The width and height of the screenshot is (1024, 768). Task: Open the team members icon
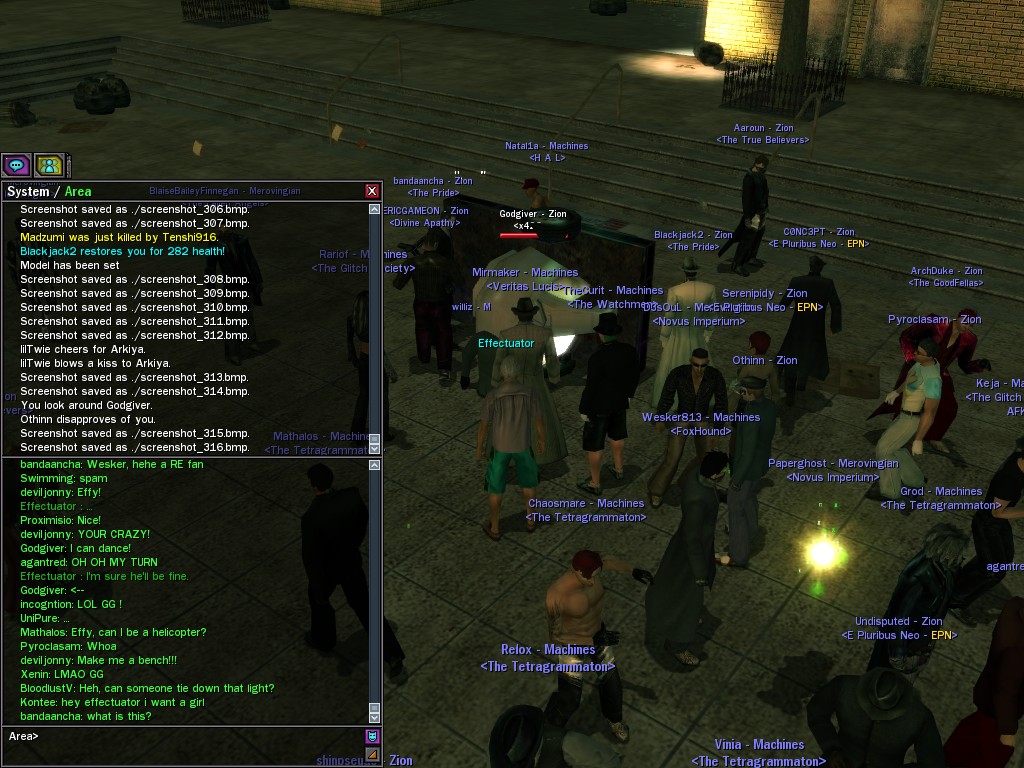49,165
